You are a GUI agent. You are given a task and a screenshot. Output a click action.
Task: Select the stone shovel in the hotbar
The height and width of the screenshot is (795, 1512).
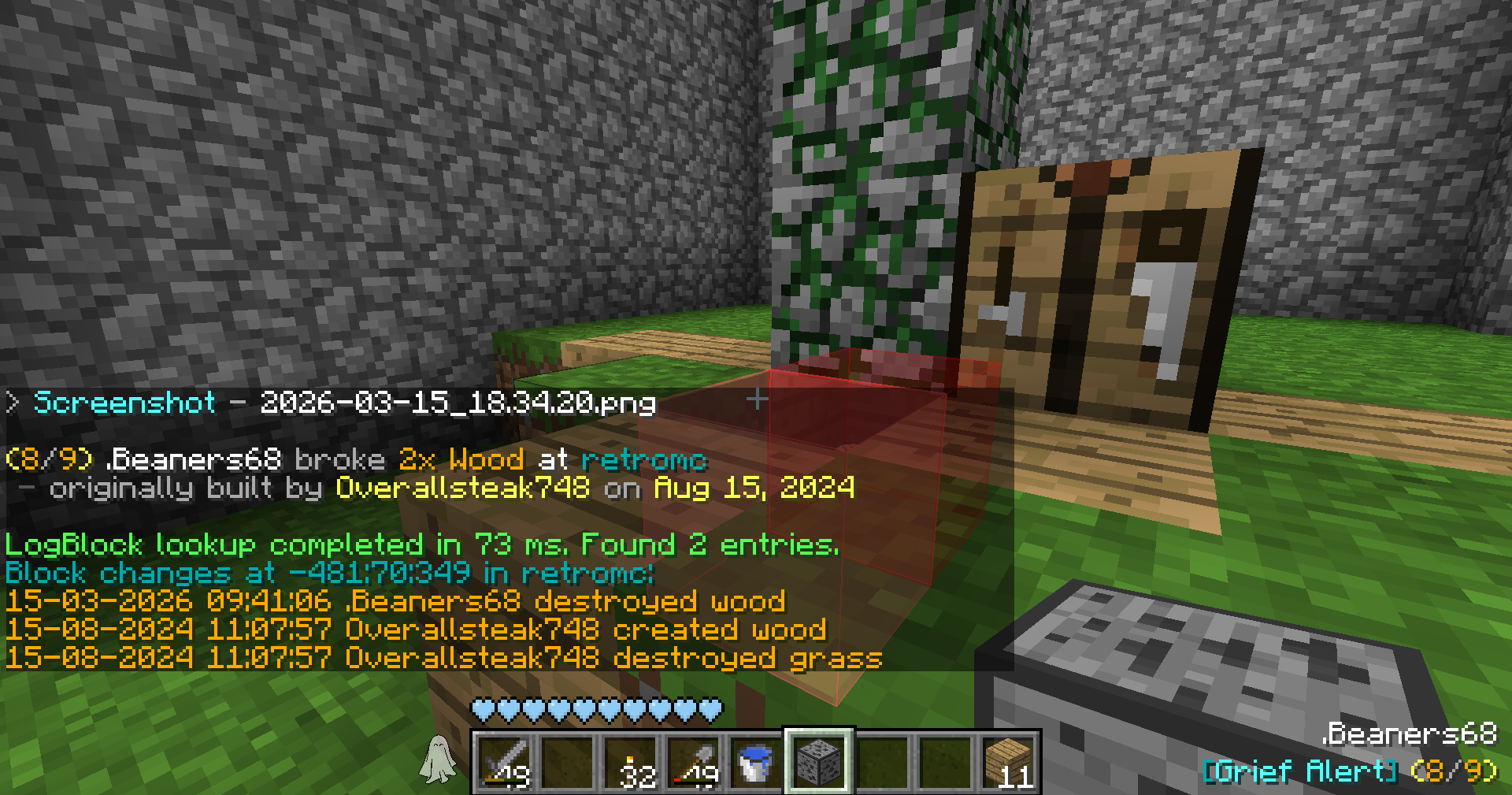pos(694,762)
